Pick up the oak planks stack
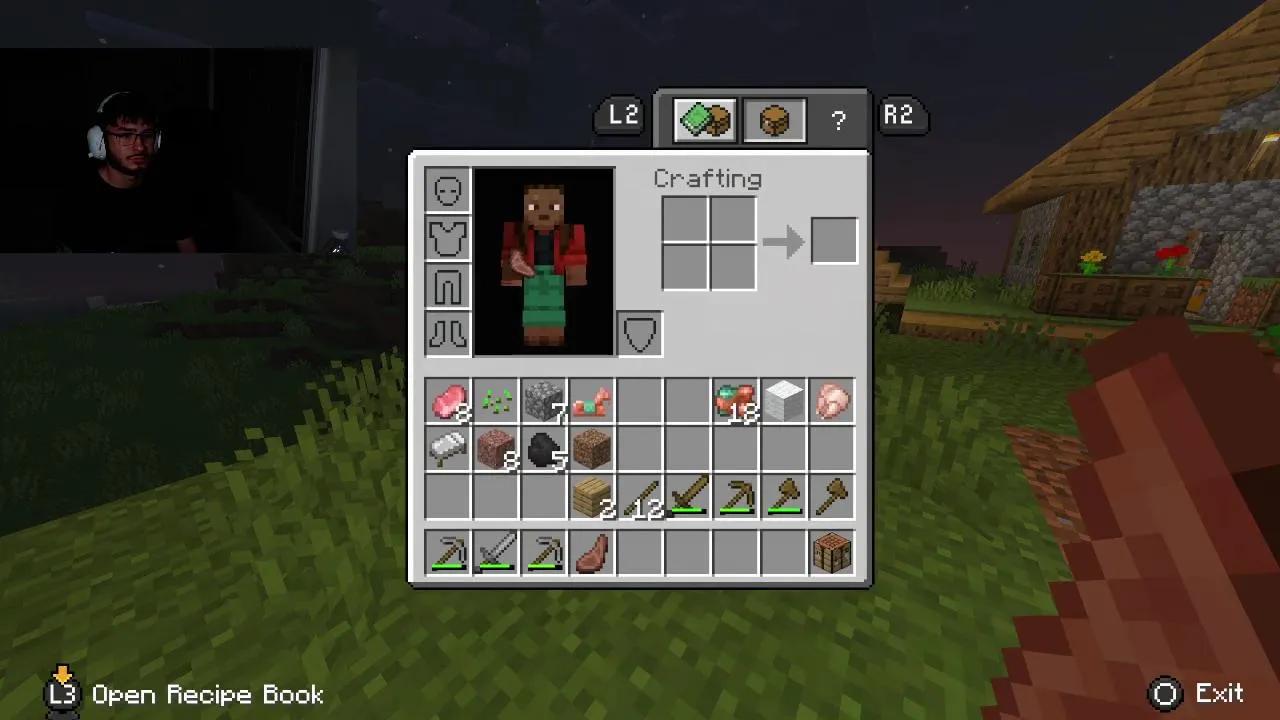The width and height of the screenshot is (1280, 720). [592, 497]
